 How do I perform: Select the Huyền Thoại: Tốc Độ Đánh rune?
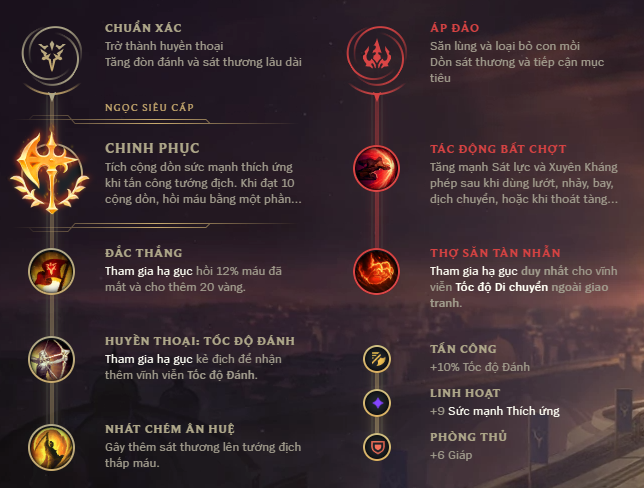48,357
